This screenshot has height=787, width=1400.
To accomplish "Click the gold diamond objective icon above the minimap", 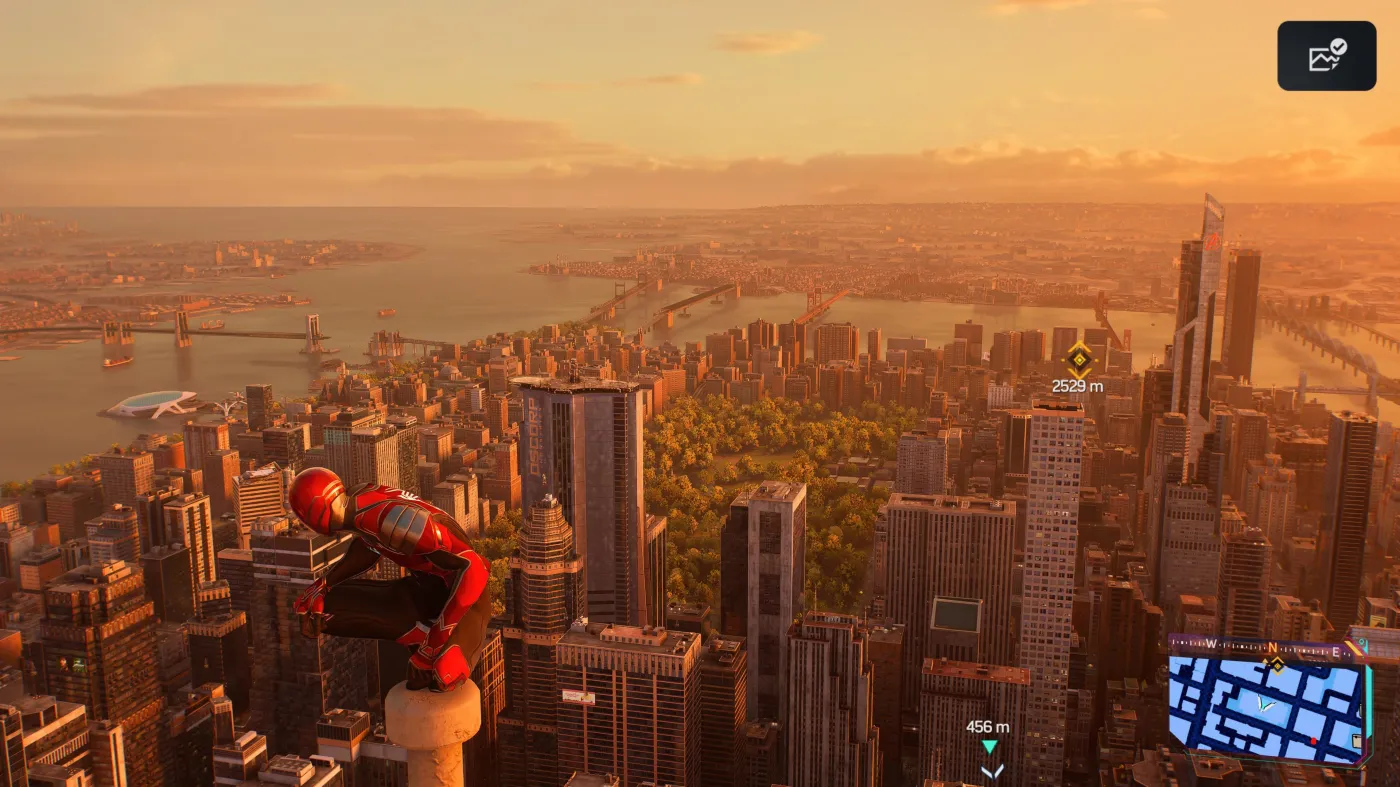I will (x=1277, y=666).
